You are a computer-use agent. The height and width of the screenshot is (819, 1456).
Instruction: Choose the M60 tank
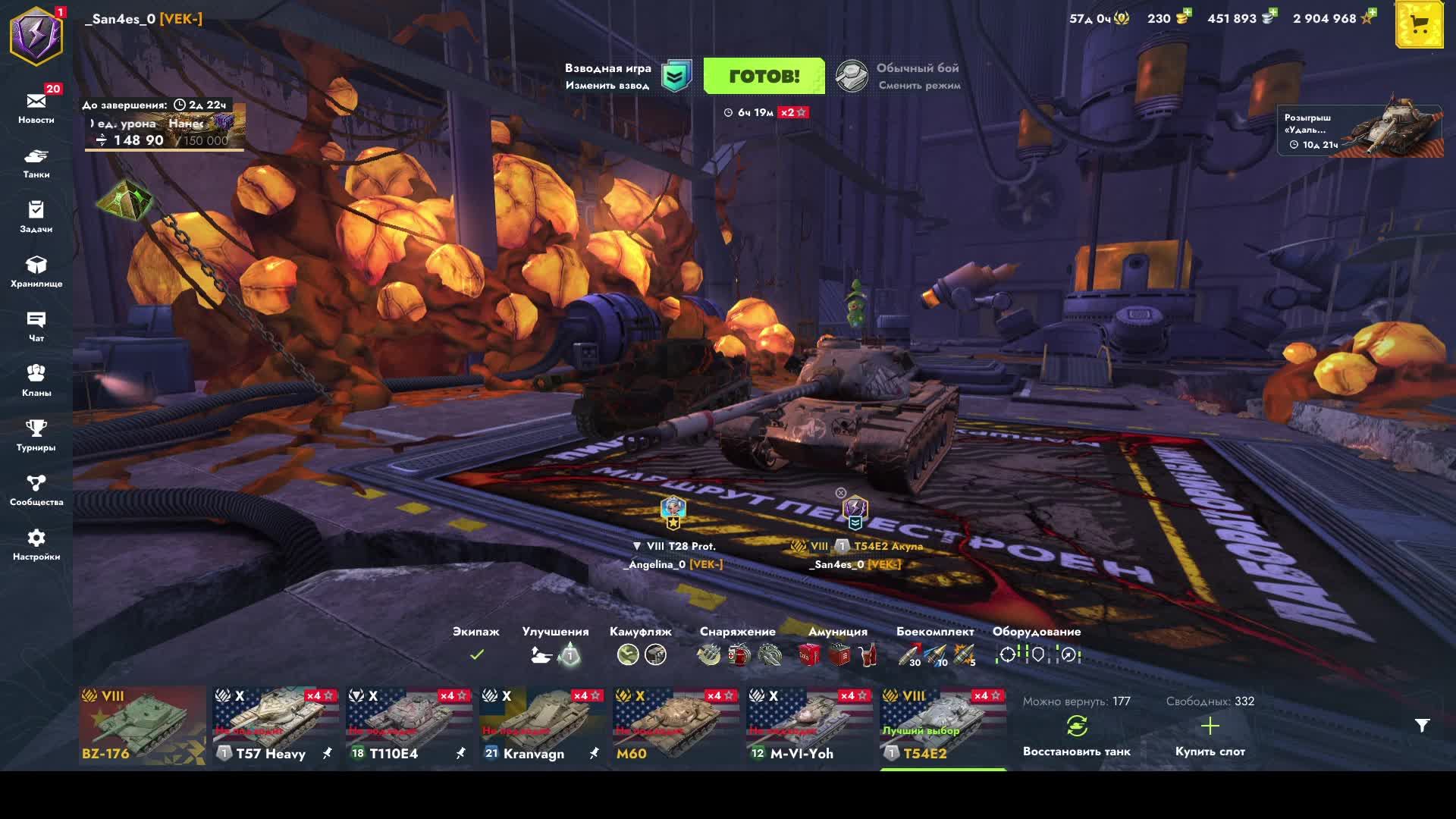pyautogui.click(x=676, y=726)
